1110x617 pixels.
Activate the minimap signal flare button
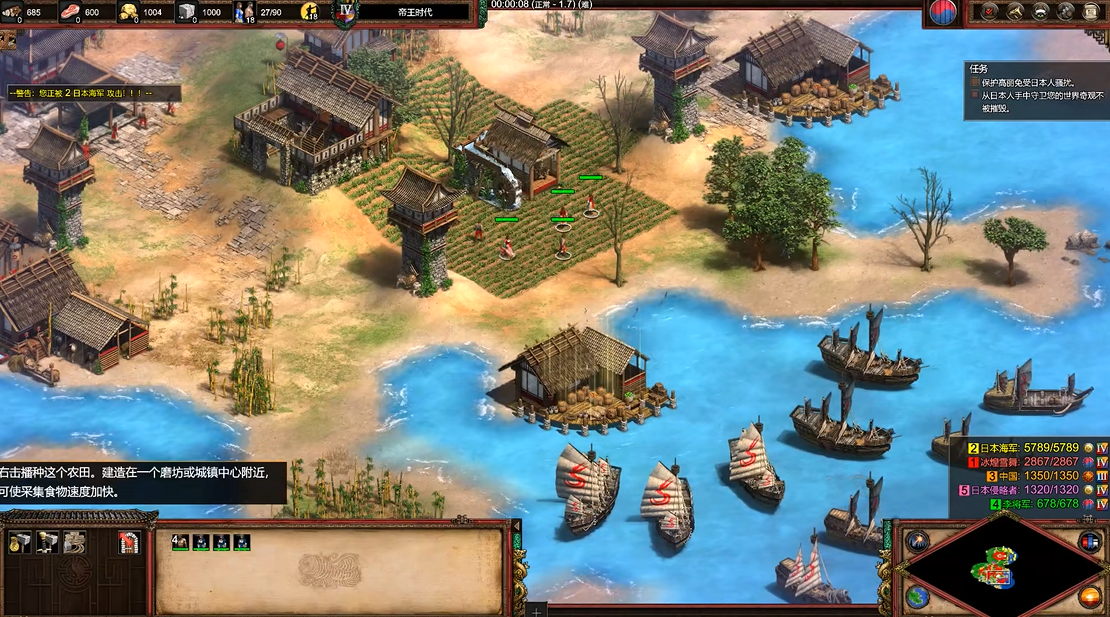(x=916, y=541)
